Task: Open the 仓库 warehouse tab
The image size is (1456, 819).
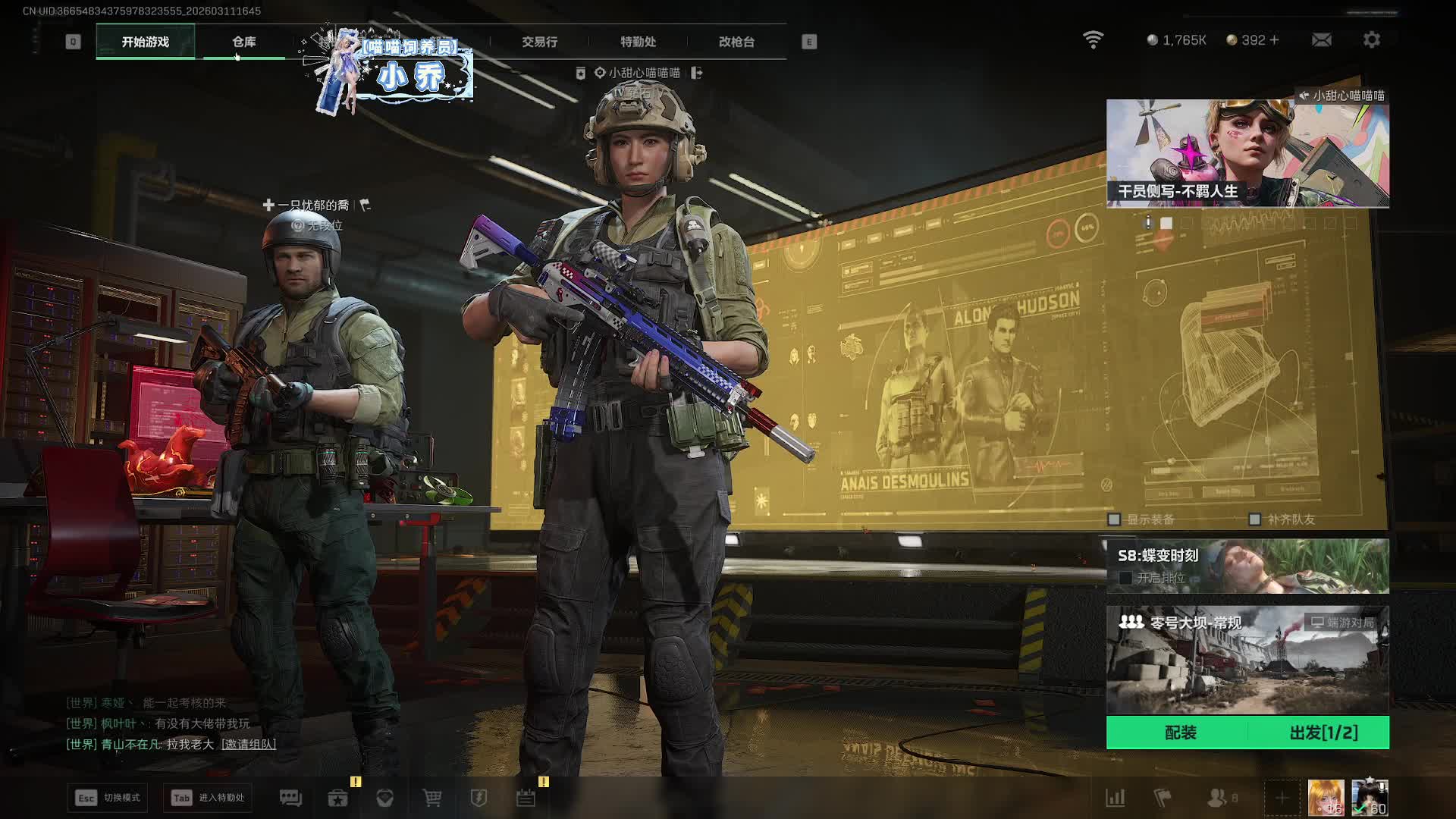Action: click(x=244, y=42)
